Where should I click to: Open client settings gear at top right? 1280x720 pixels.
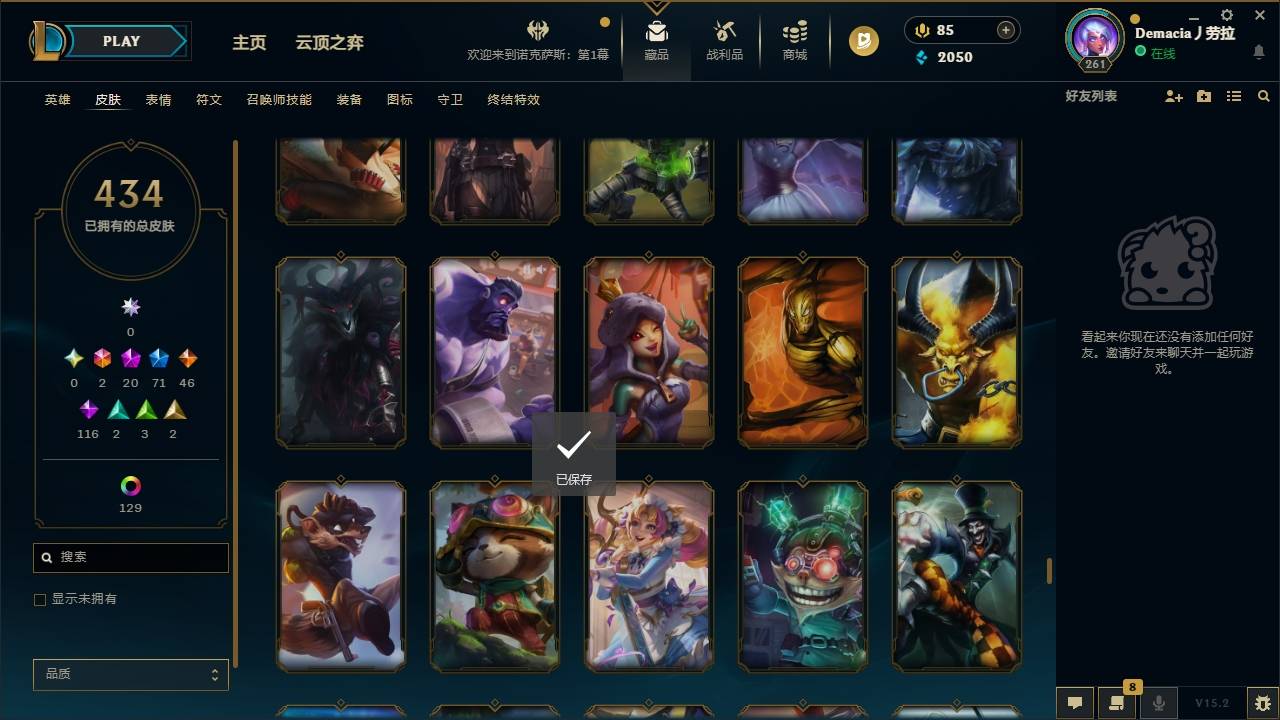[1225, 15]
